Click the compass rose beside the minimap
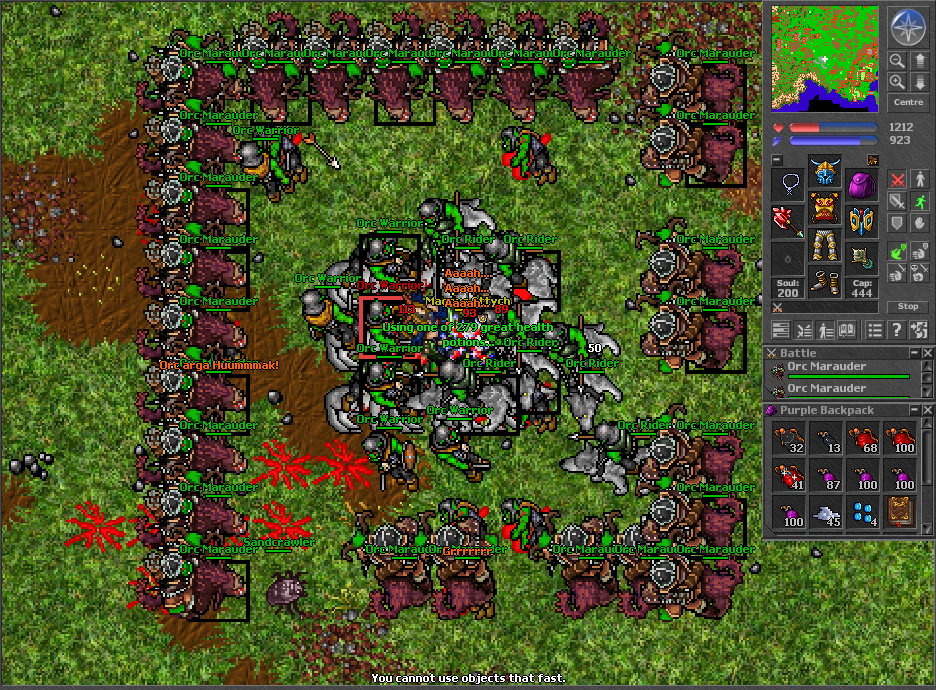This screenshot has height=690, width=936. coord(908,27)
